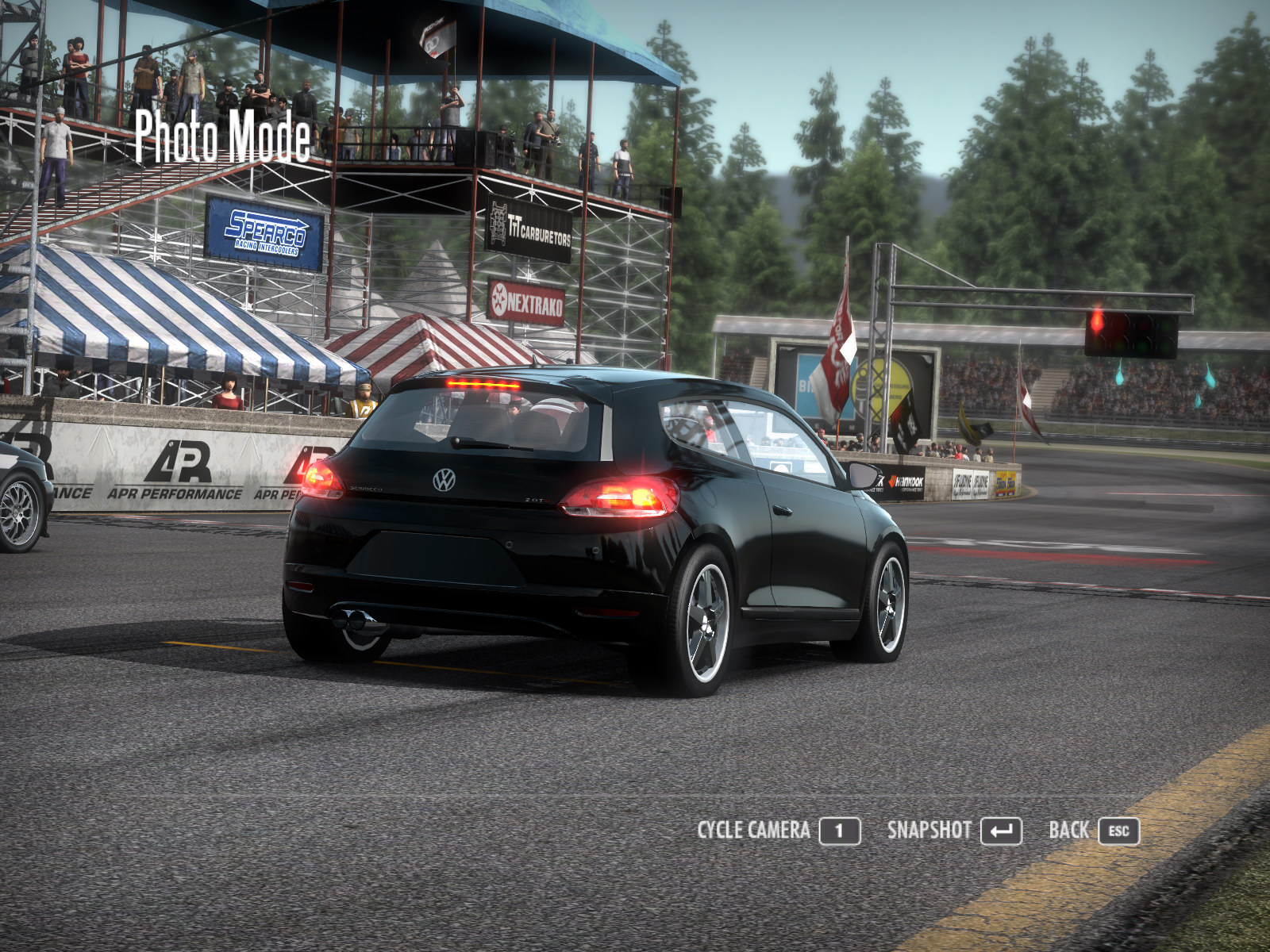The width and height of the screenshot is (1270, 952).
Task: Select the Cycle Camera option
Action: pos(778,831)
